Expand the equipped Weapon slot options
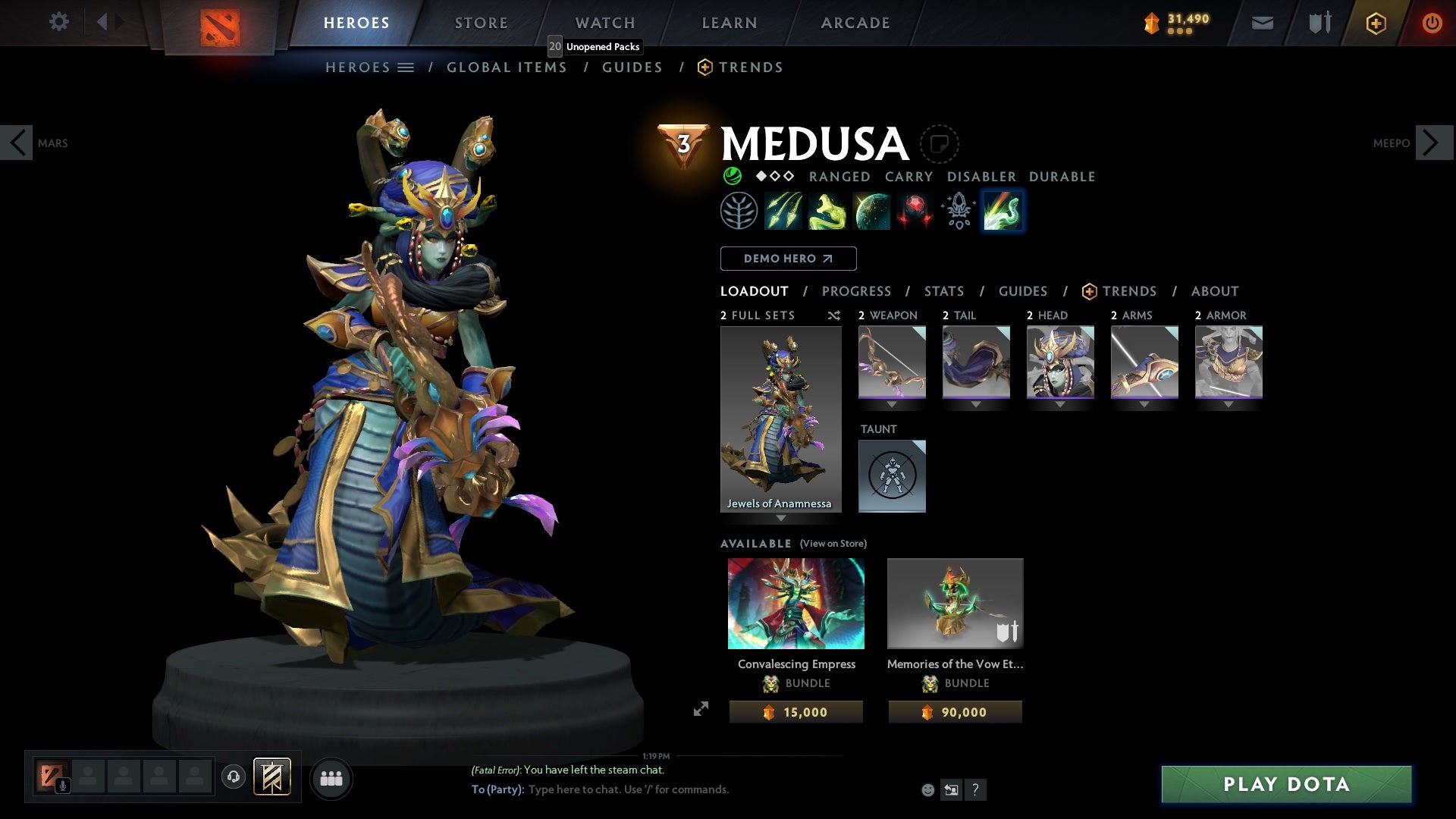This screenshot has width=1456, height=819. 892,405
